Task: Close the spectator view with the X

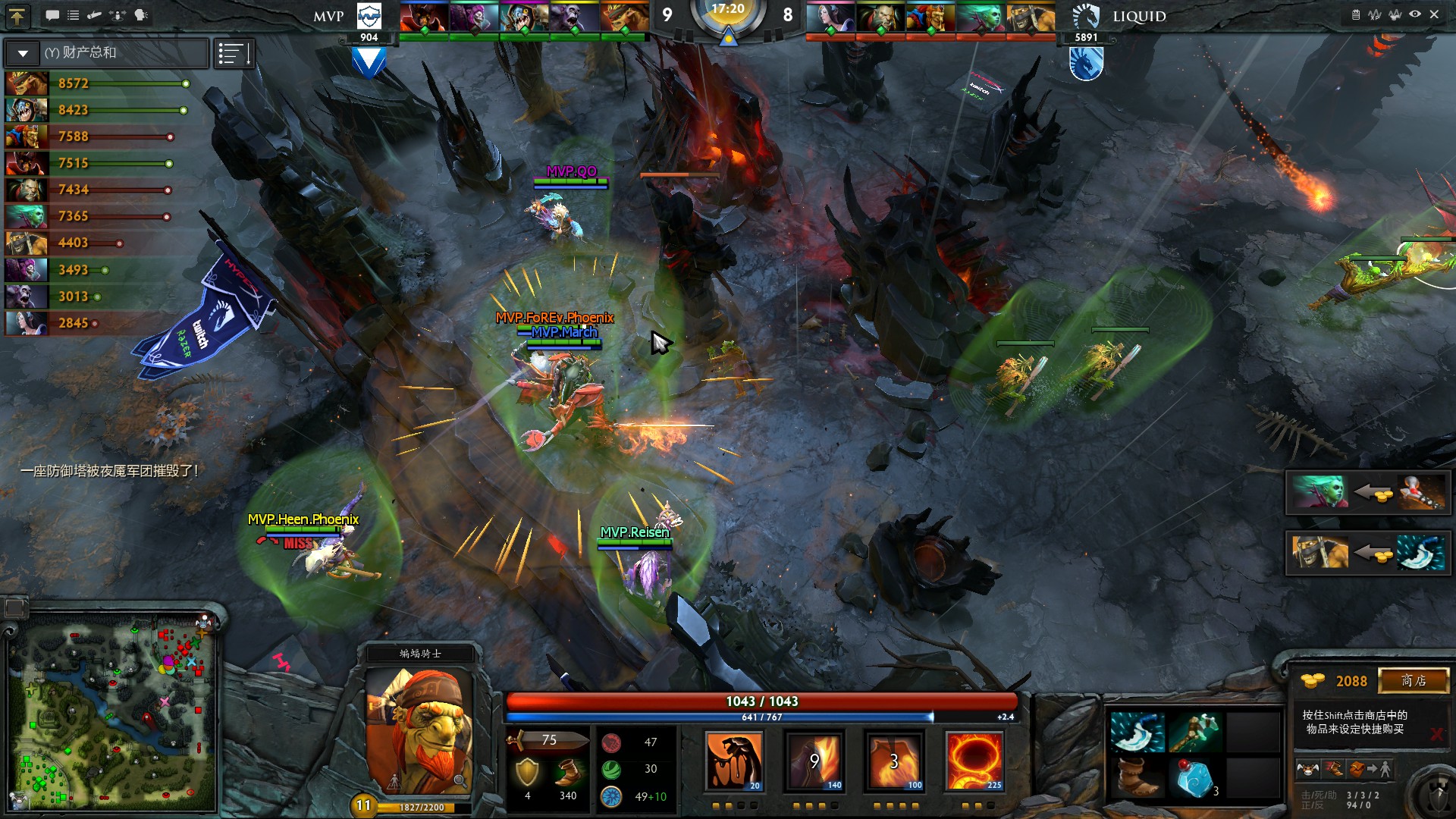Action: click(x=1434, y=14)
